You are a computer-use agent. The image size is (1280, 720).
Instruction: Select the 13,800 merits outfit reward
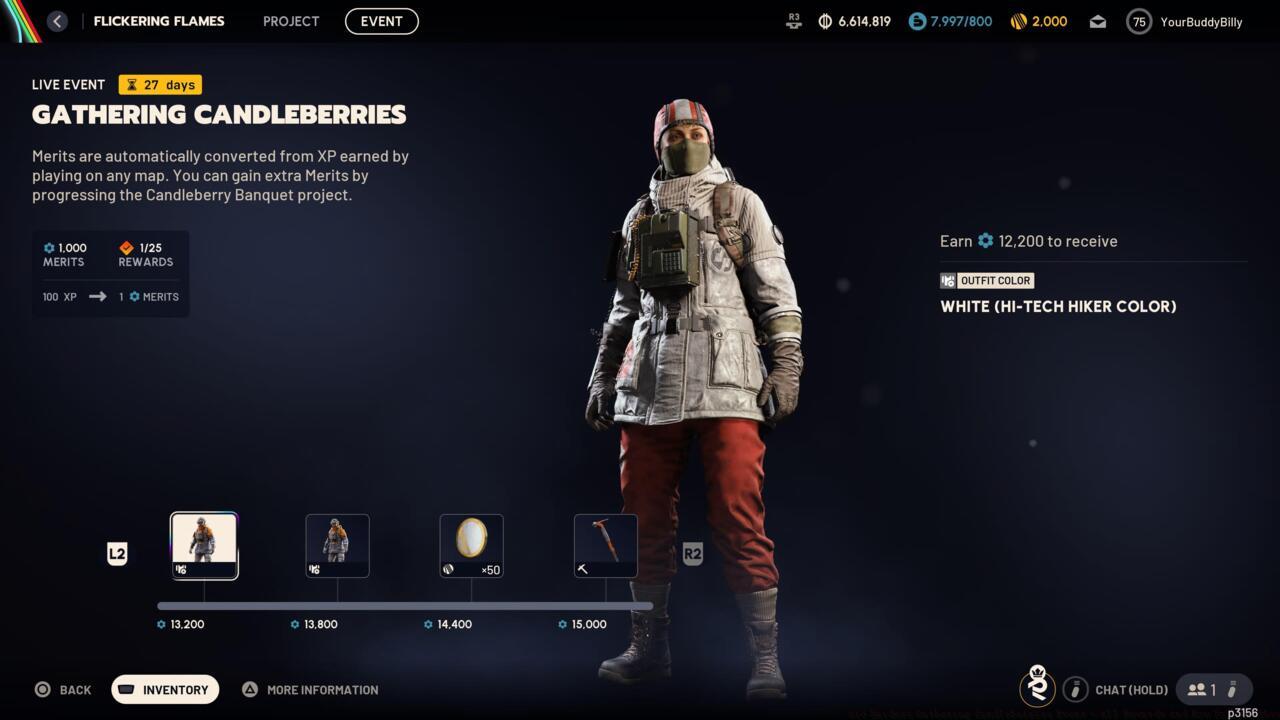337,545
